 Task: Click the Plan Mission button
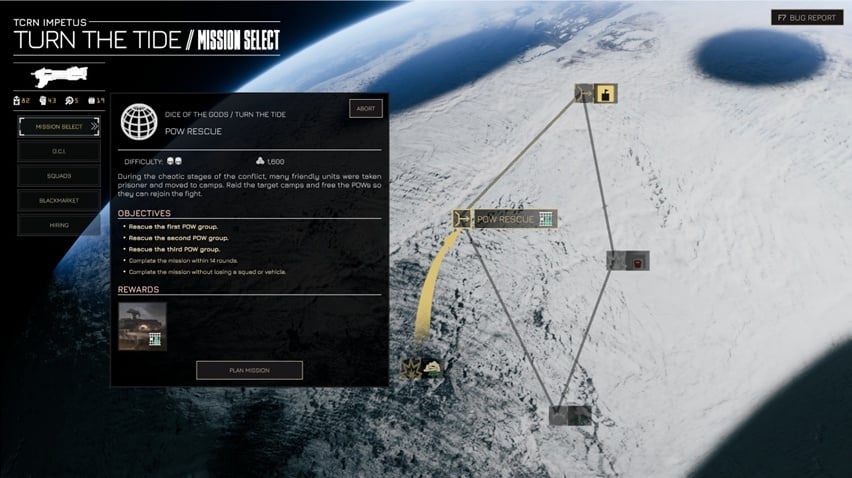[249, 370]
